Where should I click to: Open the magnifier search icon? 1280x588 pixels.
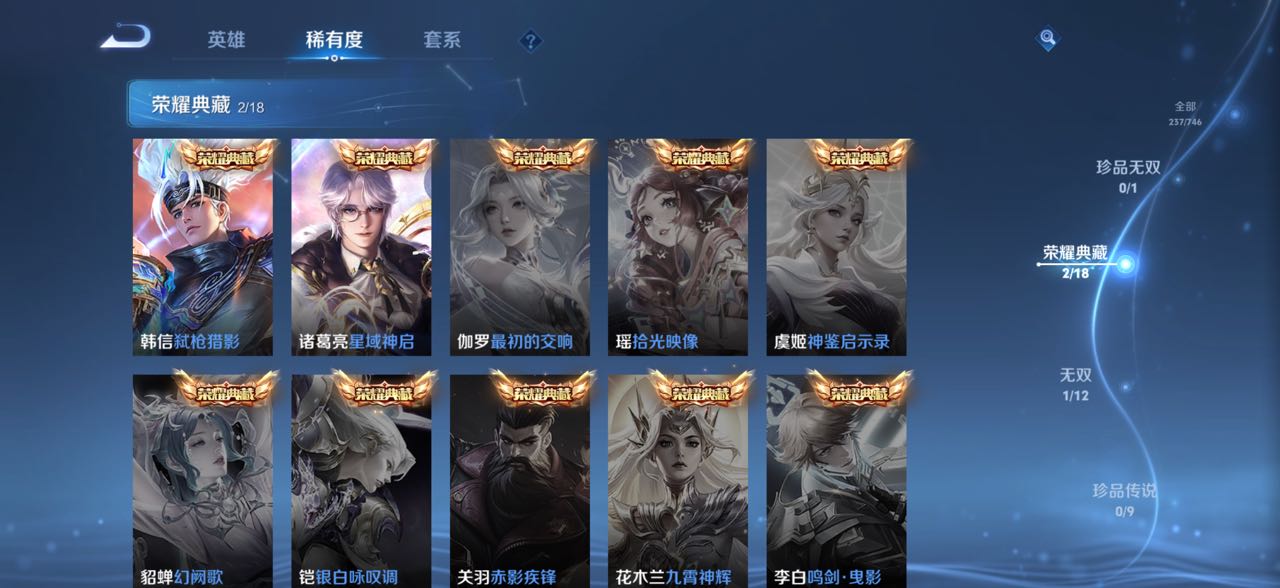pyautogui.click(x=1046, y=39)
